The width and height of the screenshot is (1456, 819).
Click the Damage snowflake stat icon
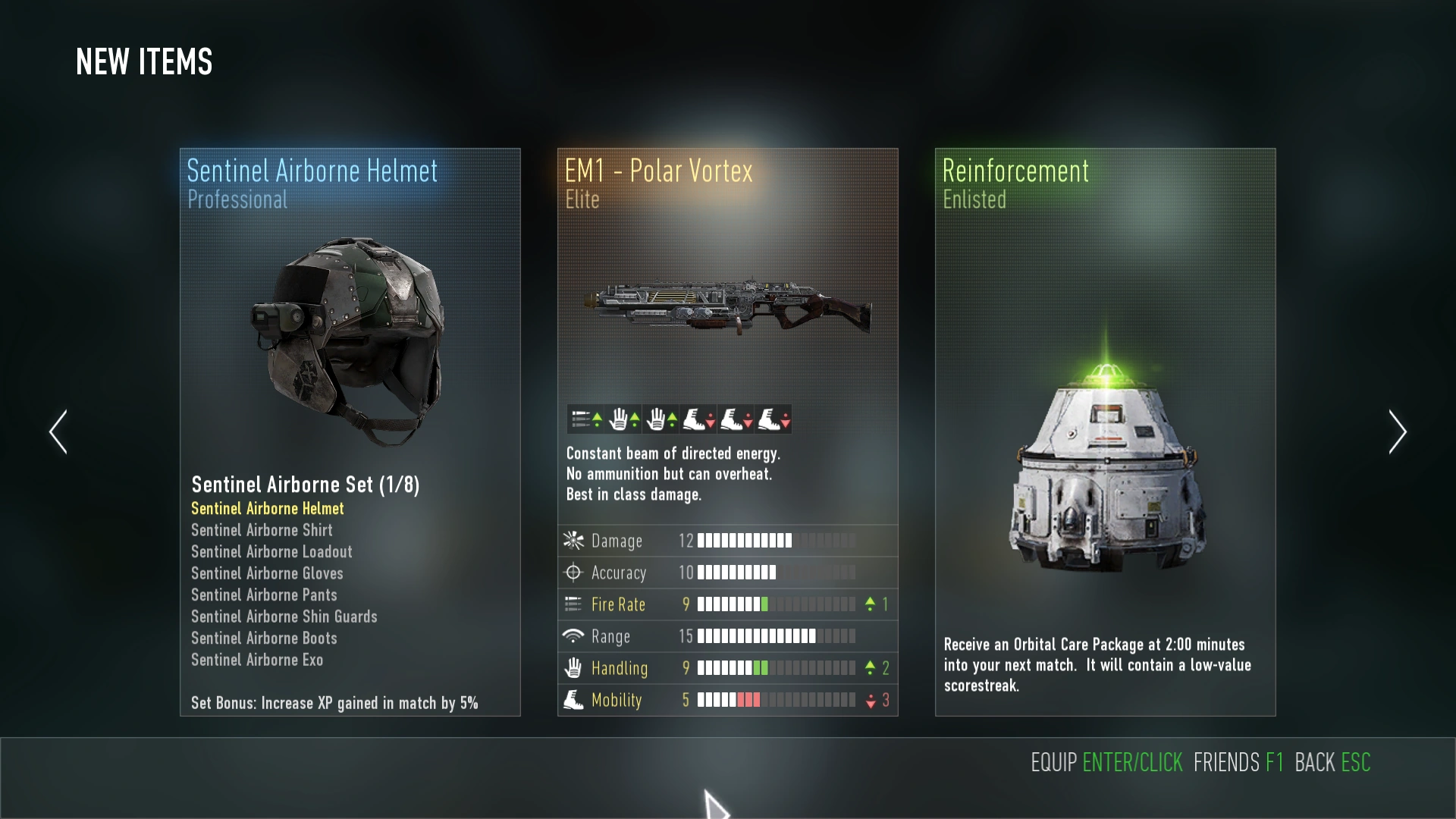[574, 541]
